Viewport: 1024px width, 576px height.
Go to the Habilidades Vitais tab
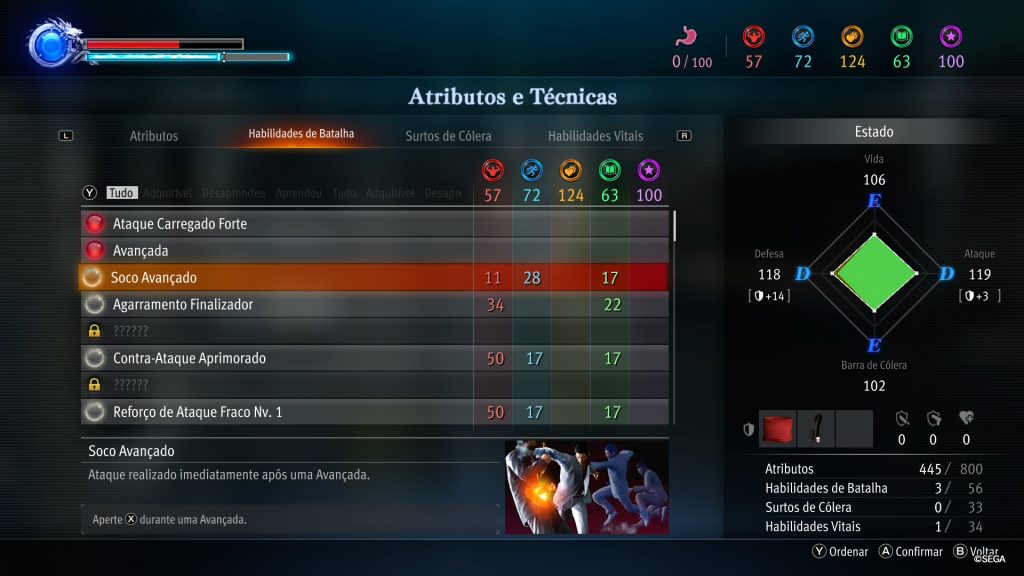tap(595, 136)
